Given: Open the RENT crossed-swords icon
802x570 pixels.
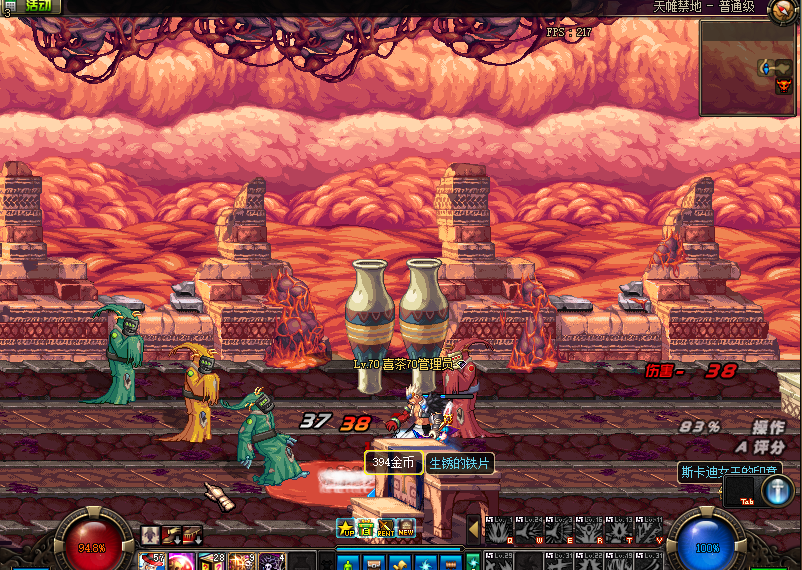Looking at the screenshot, I should coord(386,527).
